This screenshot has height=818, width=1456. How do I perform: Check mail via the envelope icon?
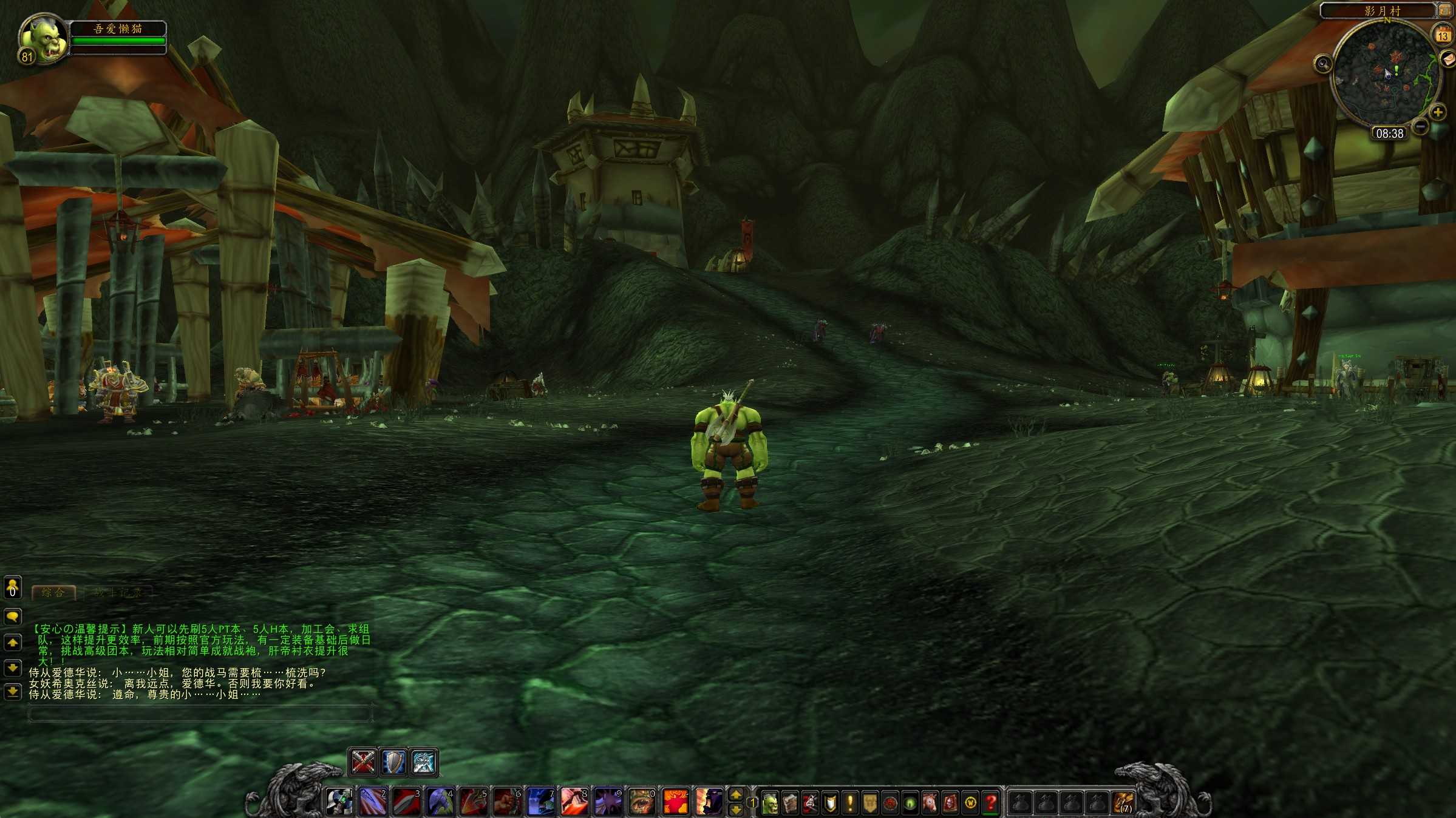pos(1448,59)
